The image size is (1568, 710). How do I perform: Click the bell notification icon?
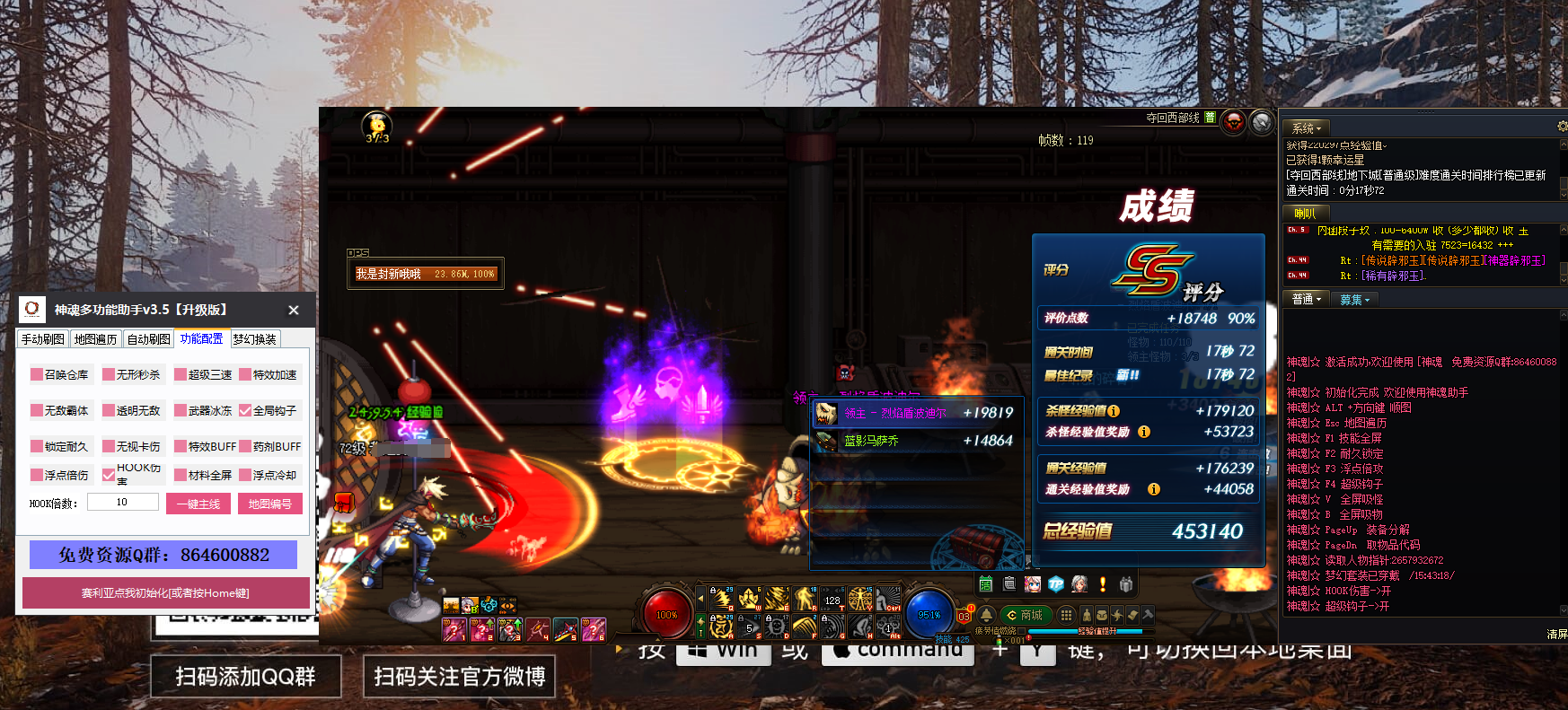click(x=986, y=615)
